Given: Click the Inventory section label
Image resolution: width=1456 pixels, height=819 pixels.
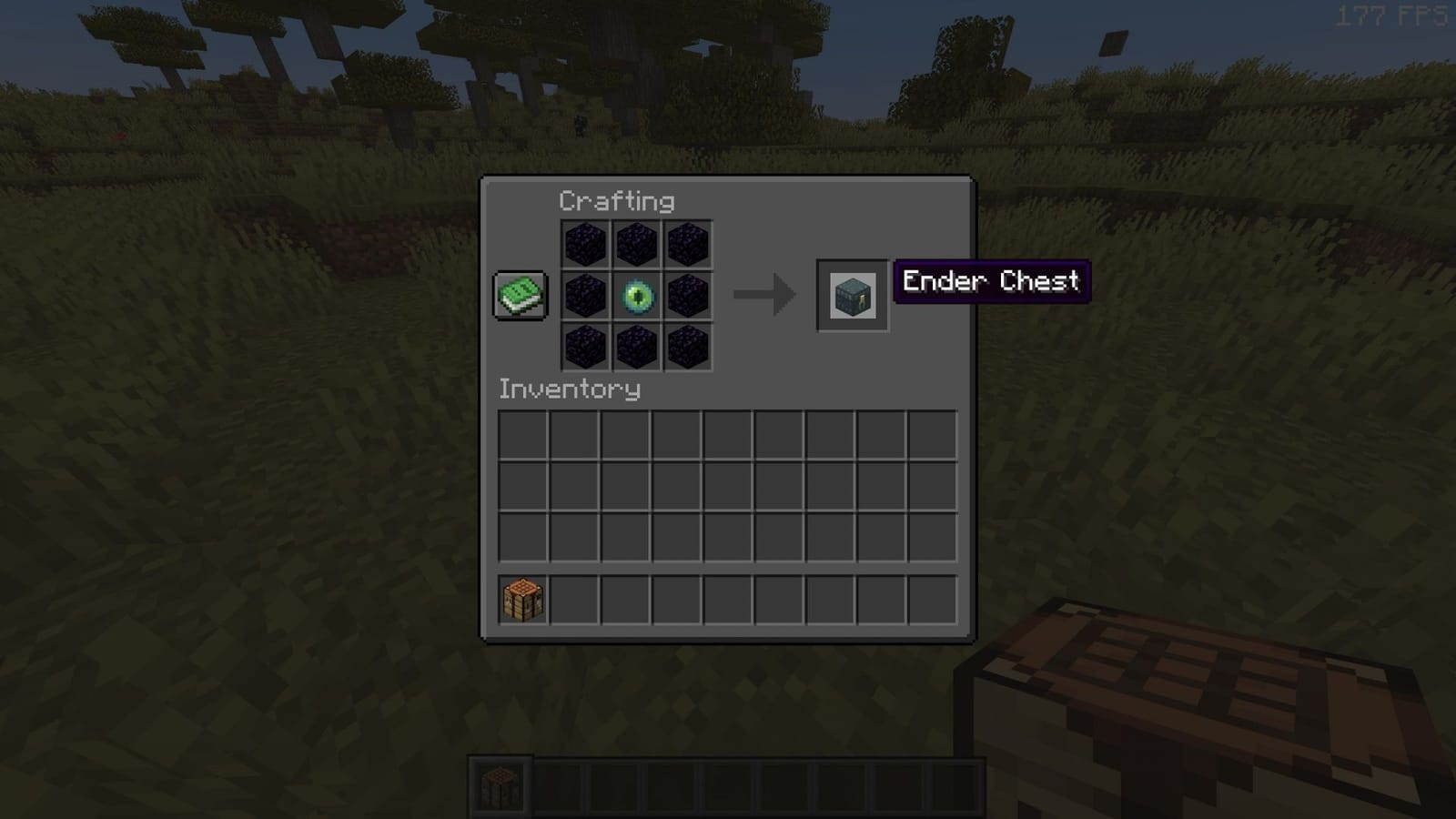Looking at the screenshot, I should point(568,390).
